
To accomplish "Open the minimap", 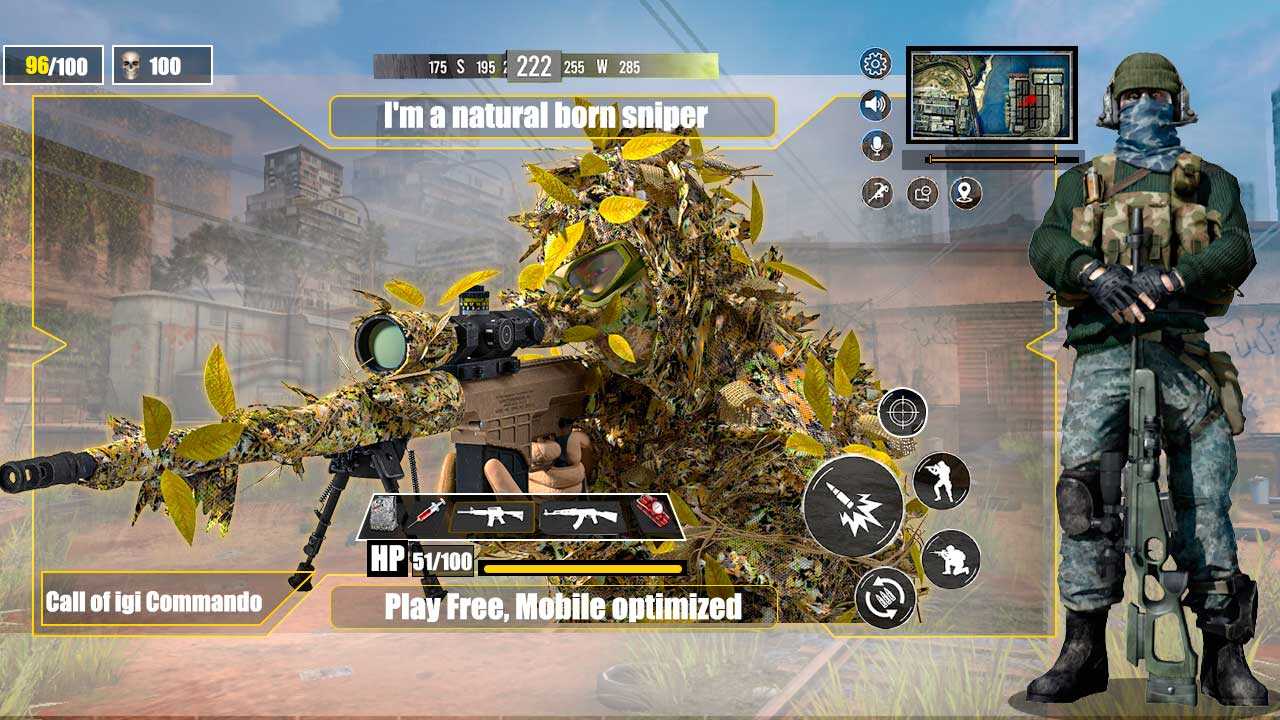I will coord(991,95).
